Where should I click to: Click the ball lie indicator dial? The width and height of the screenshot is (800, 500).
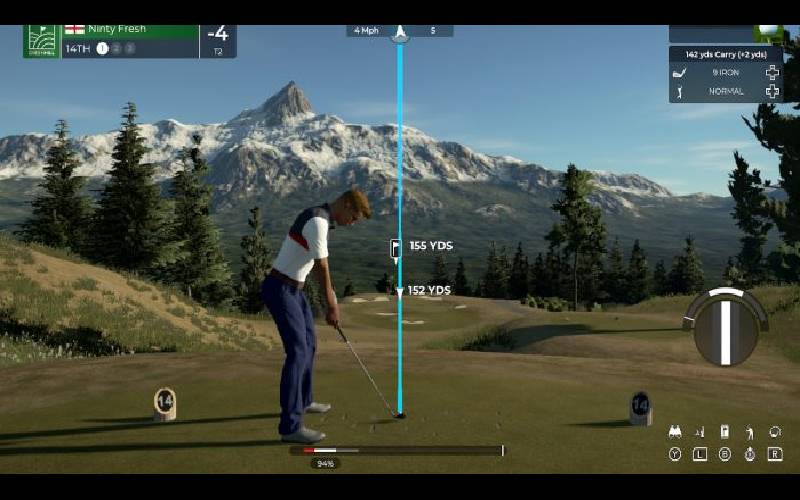point(726,327)
